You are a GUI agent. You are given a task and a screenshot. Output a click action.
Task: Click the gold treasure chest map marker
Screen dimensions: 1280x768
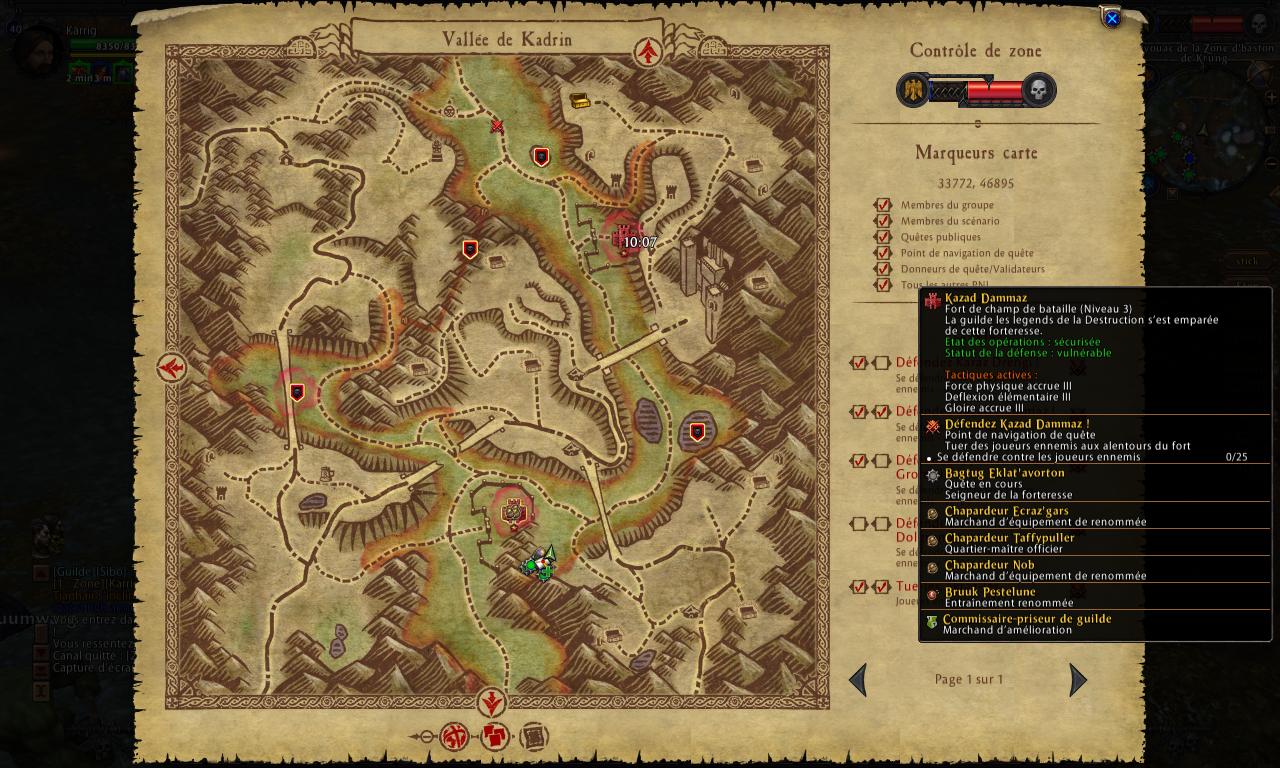pos(580,101)
